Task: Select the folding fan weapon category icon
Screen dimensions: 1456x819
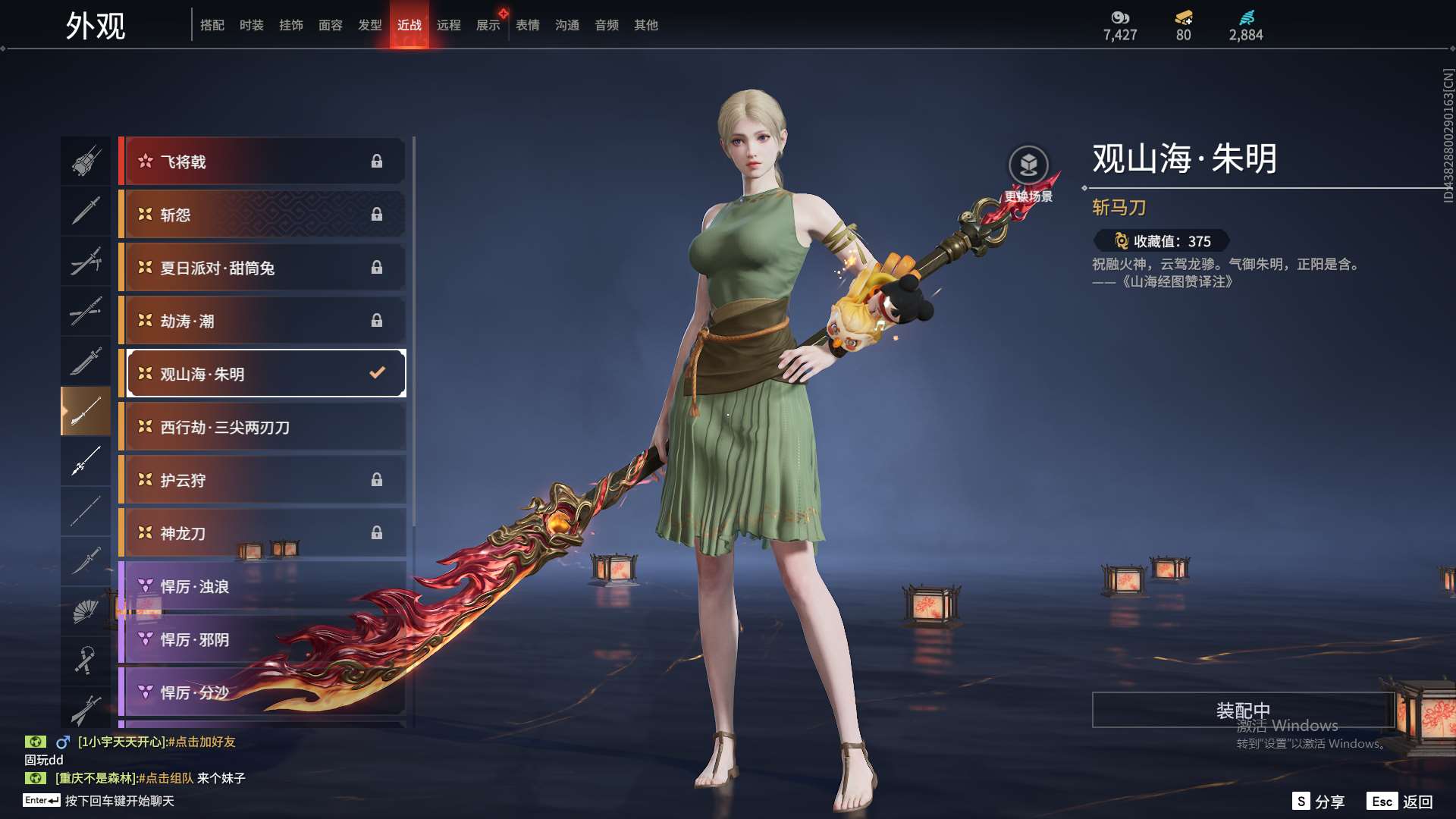Action: coord(85,611)
